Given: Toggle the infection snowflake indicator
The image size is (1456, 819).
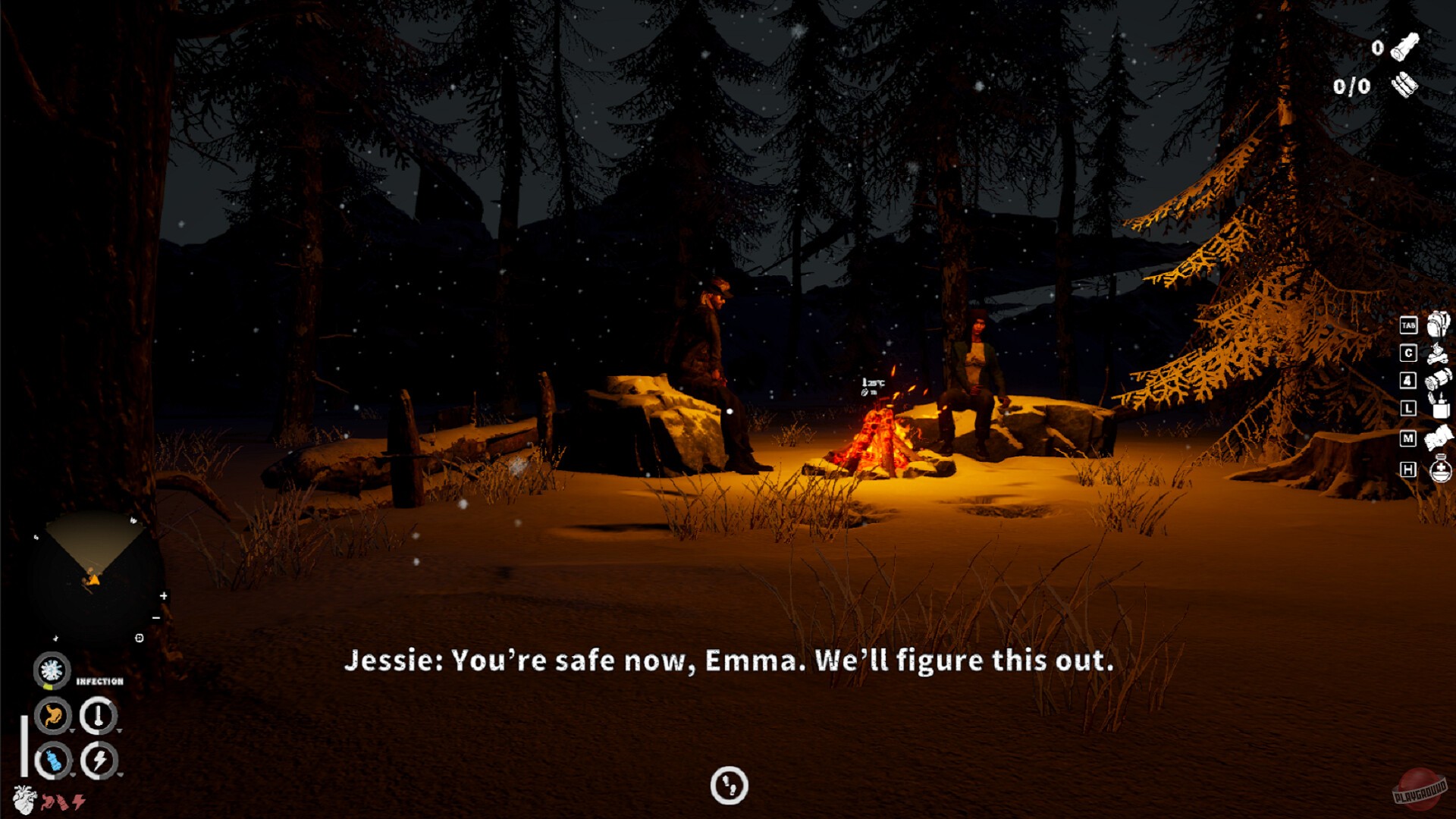Looking at the screenshot, I should tap(52, 671).
